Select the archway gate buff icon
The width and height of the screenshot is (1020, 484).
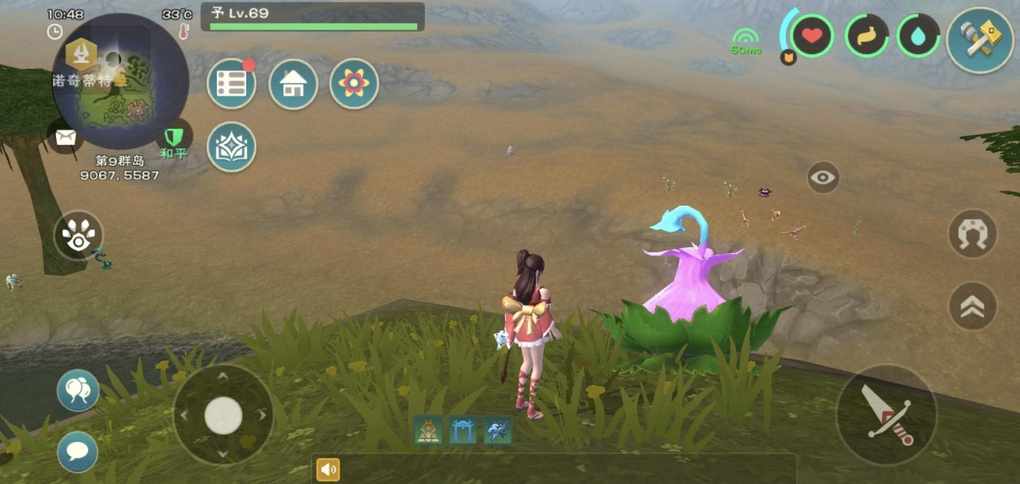tap(463, 431)
